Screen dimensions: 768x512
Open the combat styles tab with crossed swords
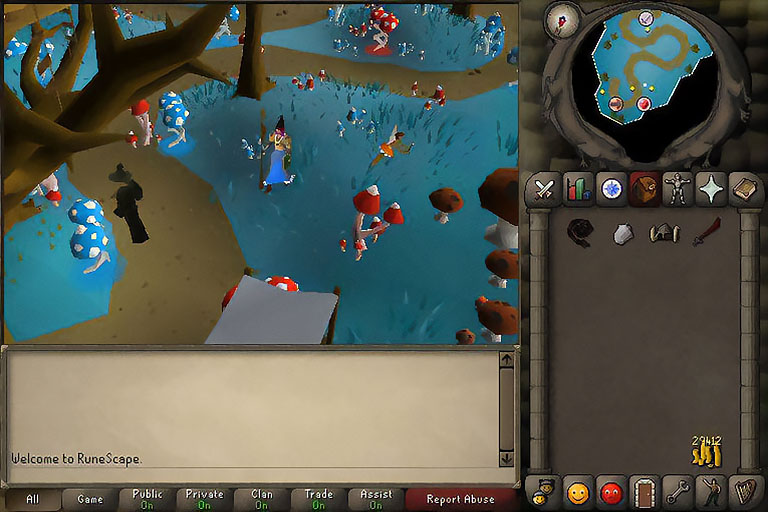click(x=545, y=189)
